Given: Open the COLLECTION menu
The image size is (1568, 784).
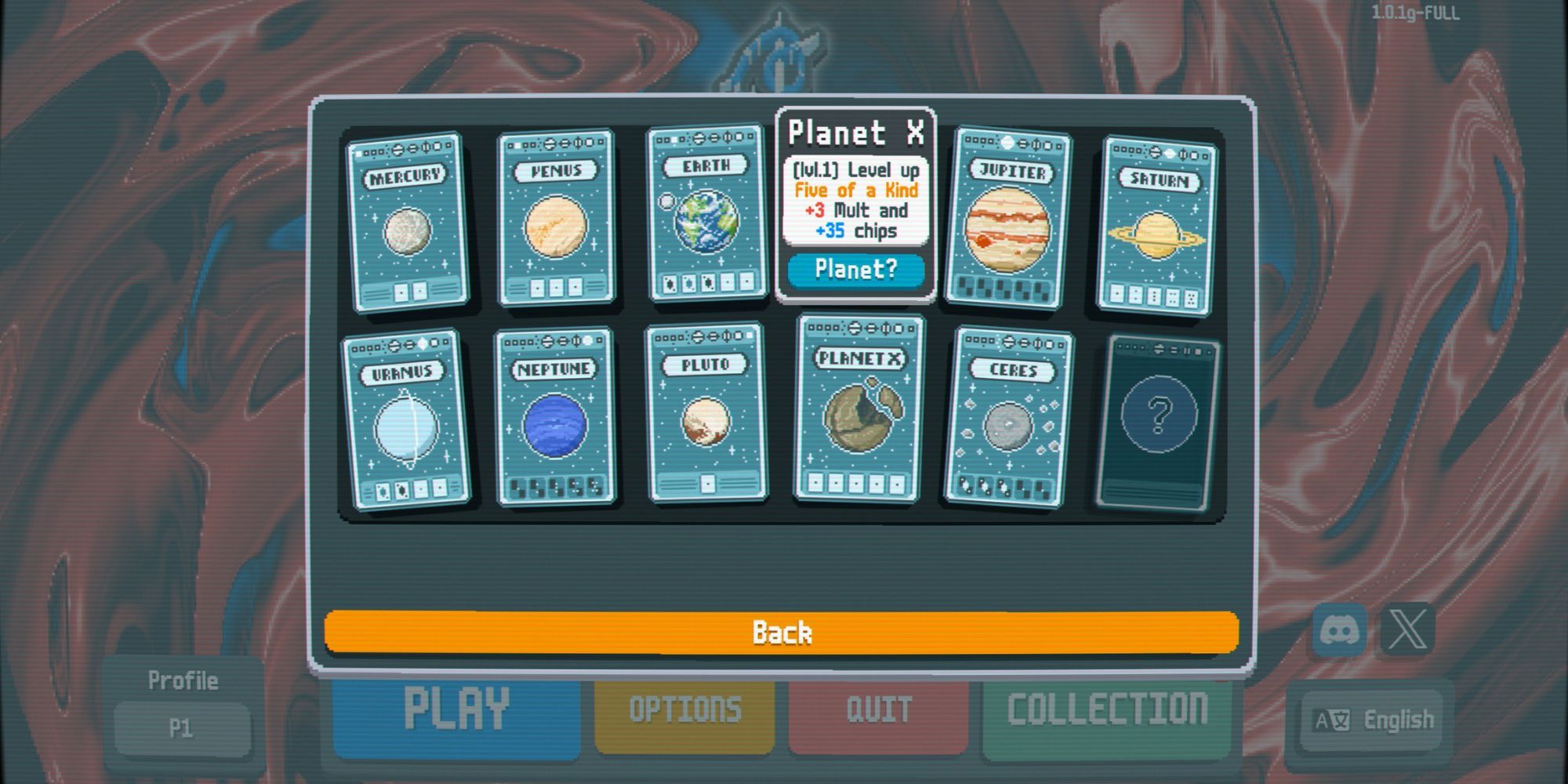Looking at the screenshot, I should 1106,710.
